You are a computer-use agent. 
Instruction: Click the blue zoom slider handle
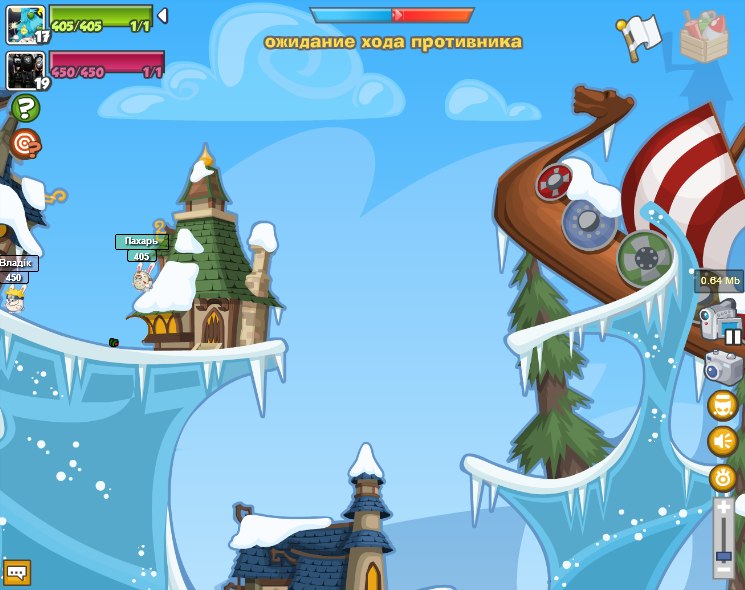(723, 555)
